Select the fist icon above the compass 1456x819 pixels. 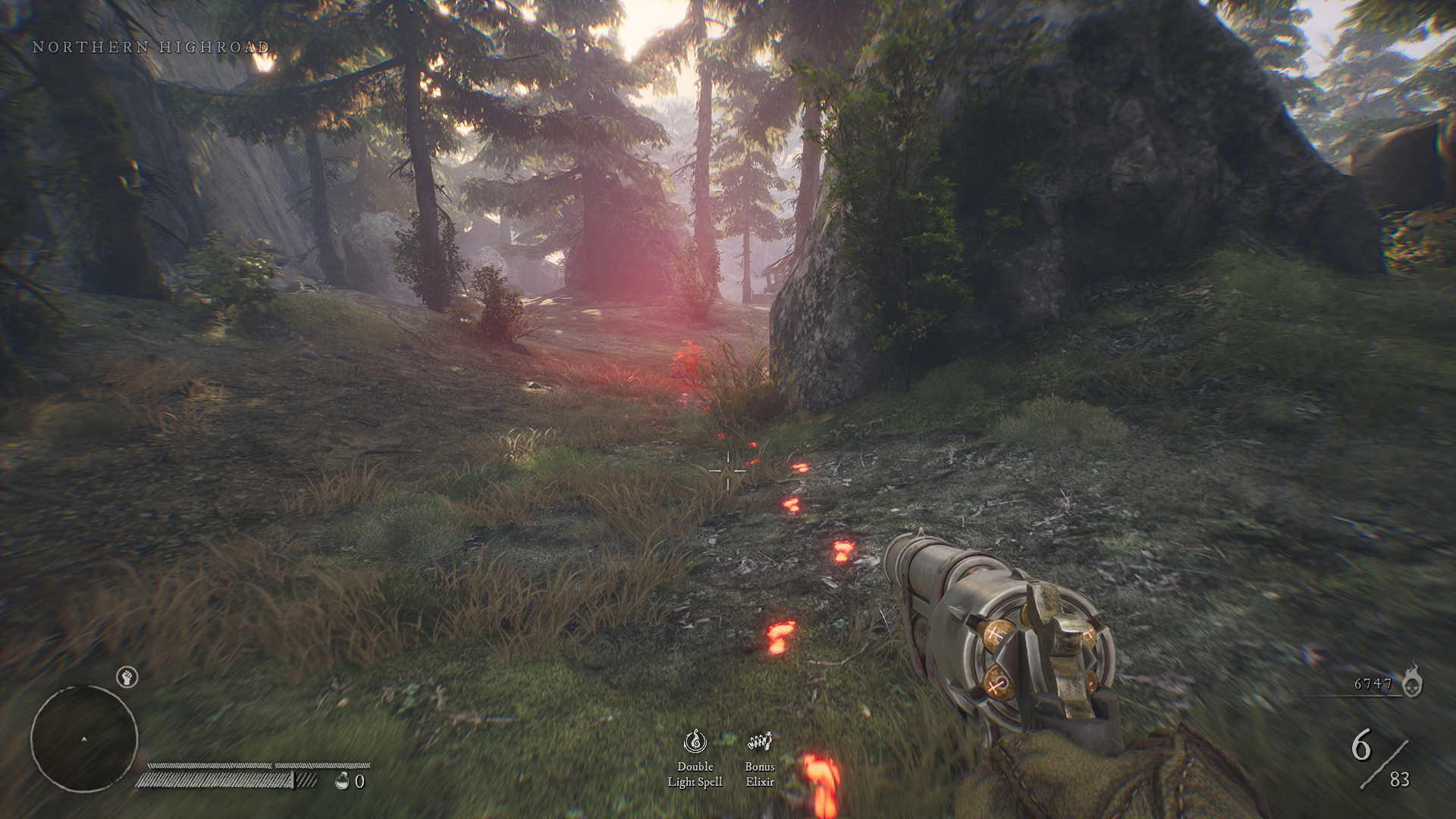(127, 676)
